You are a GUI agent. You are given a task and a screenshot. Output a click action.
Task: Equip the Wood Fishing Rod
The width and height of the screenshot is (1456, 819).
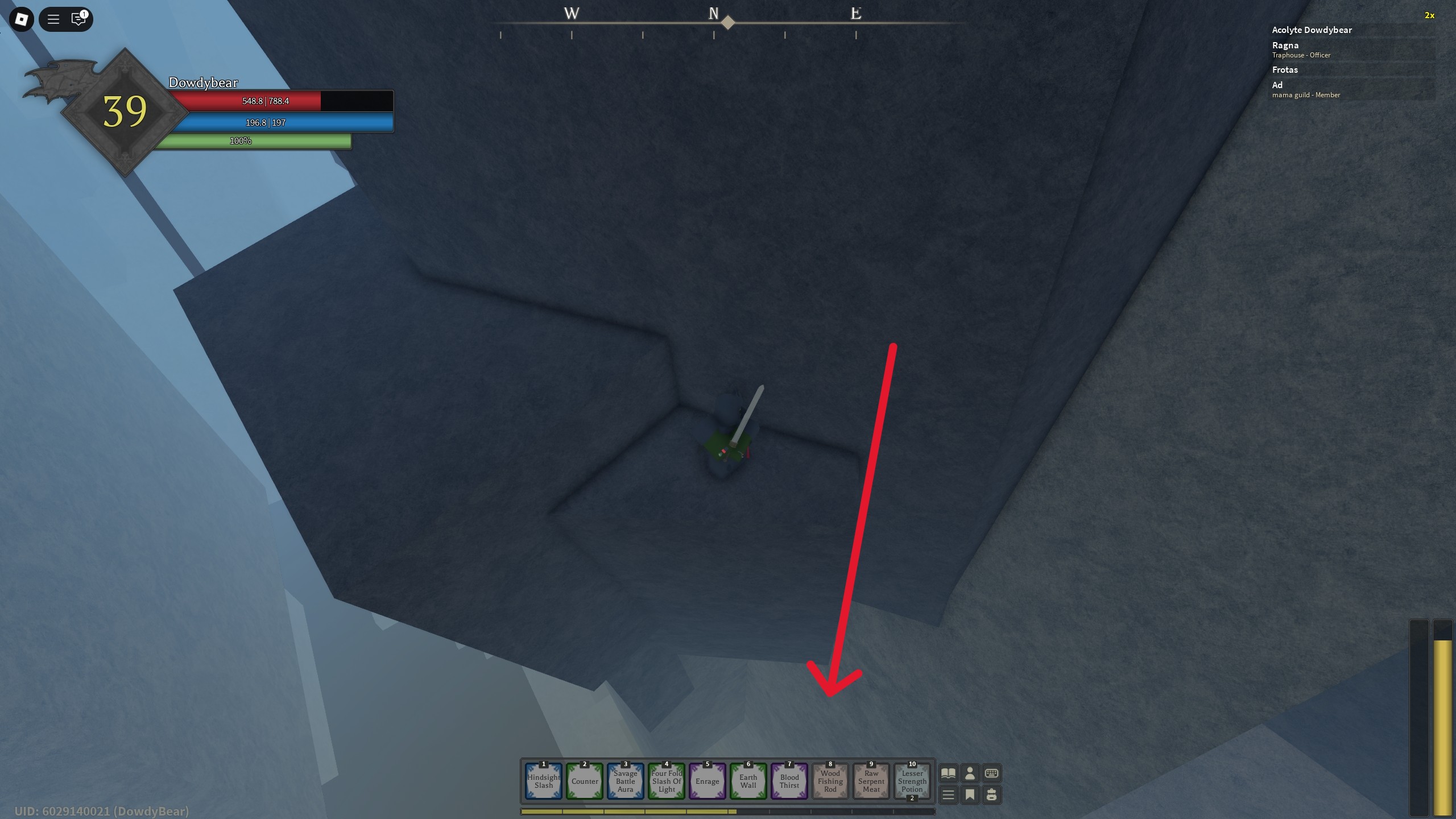click(830, 781)
